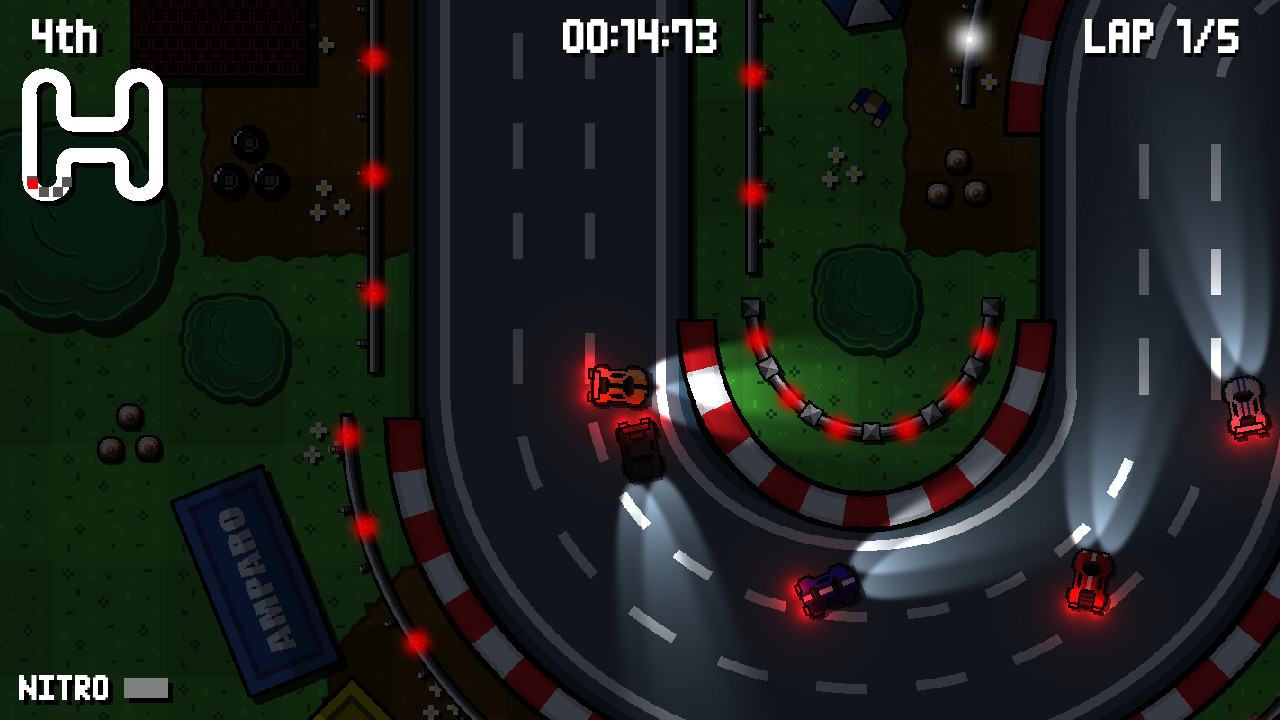The image size is (1280, 720).
Task: Click the race timer showing 00:14:73
Action: (640, 34)
